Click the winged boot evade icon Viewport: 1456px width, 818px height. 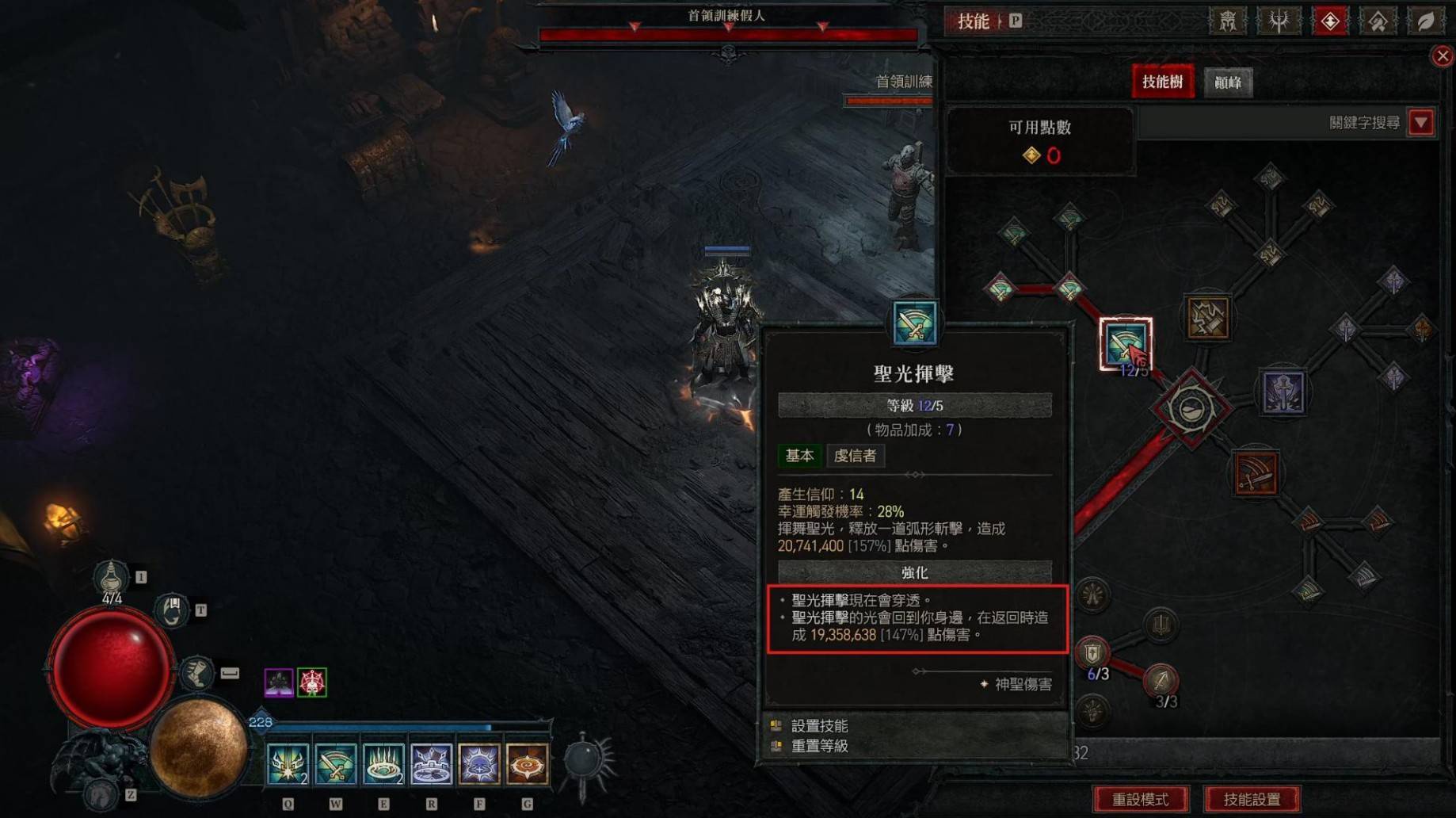[x=196, y=673]
